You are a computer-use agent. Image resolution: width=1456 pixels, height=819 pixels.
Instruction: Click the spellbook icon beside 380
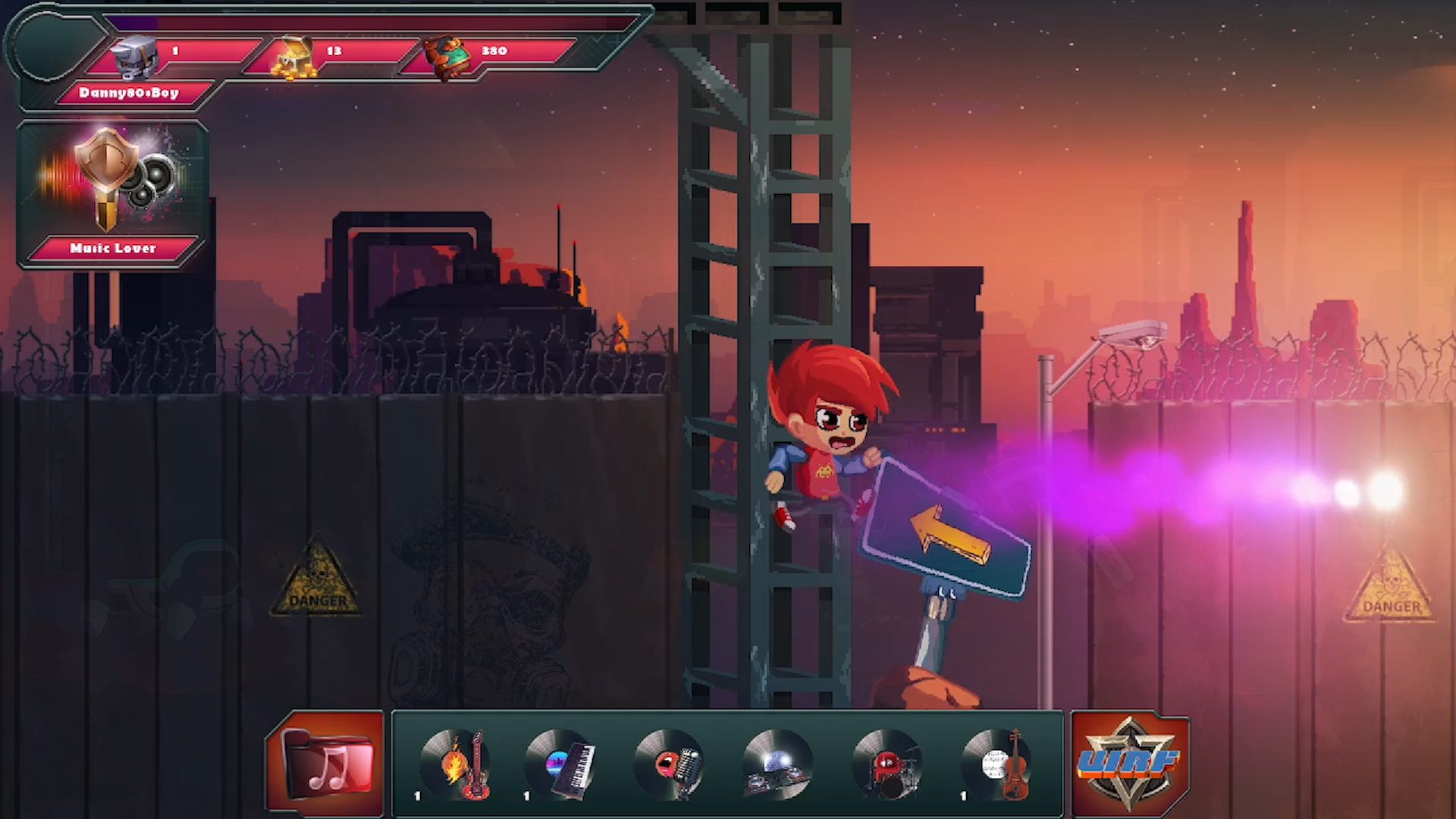(x=447, y=57)
